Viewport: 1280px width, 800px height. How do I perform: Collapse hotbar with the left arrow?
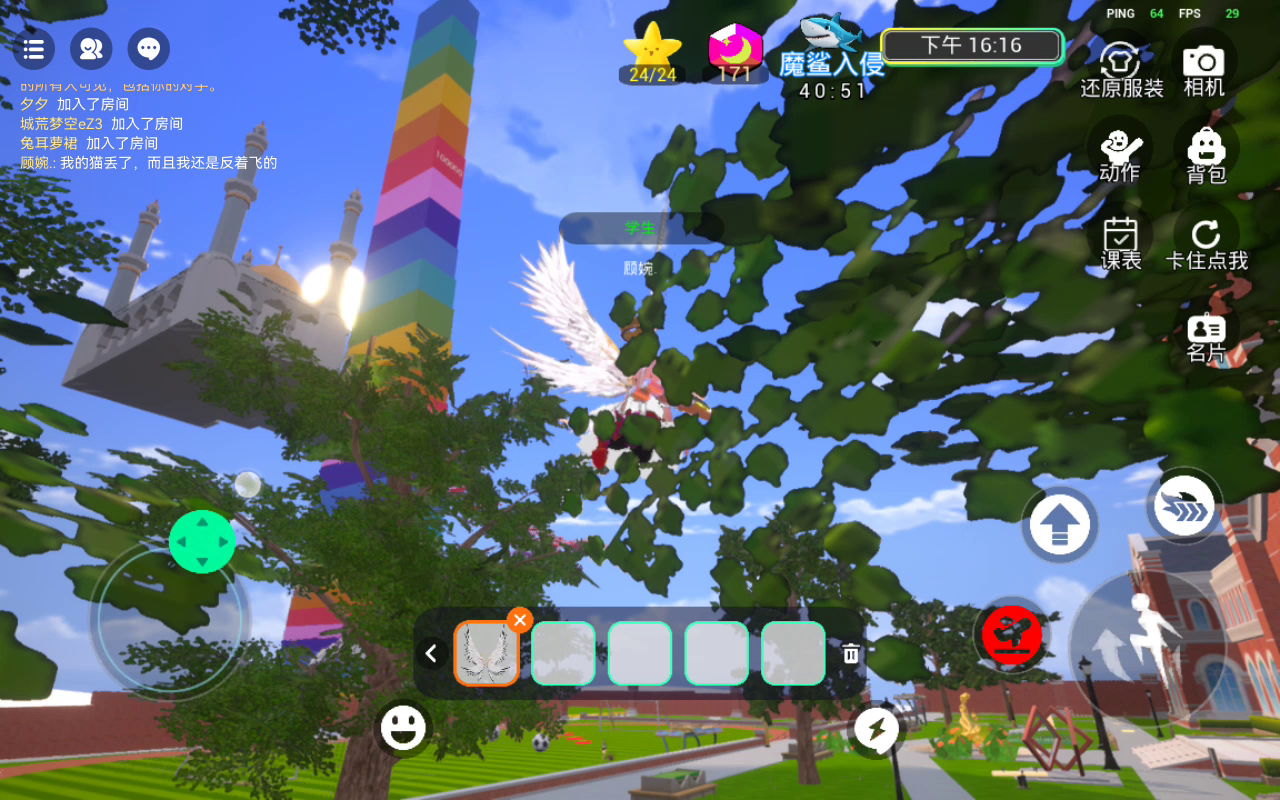click(x=431, y=654)
